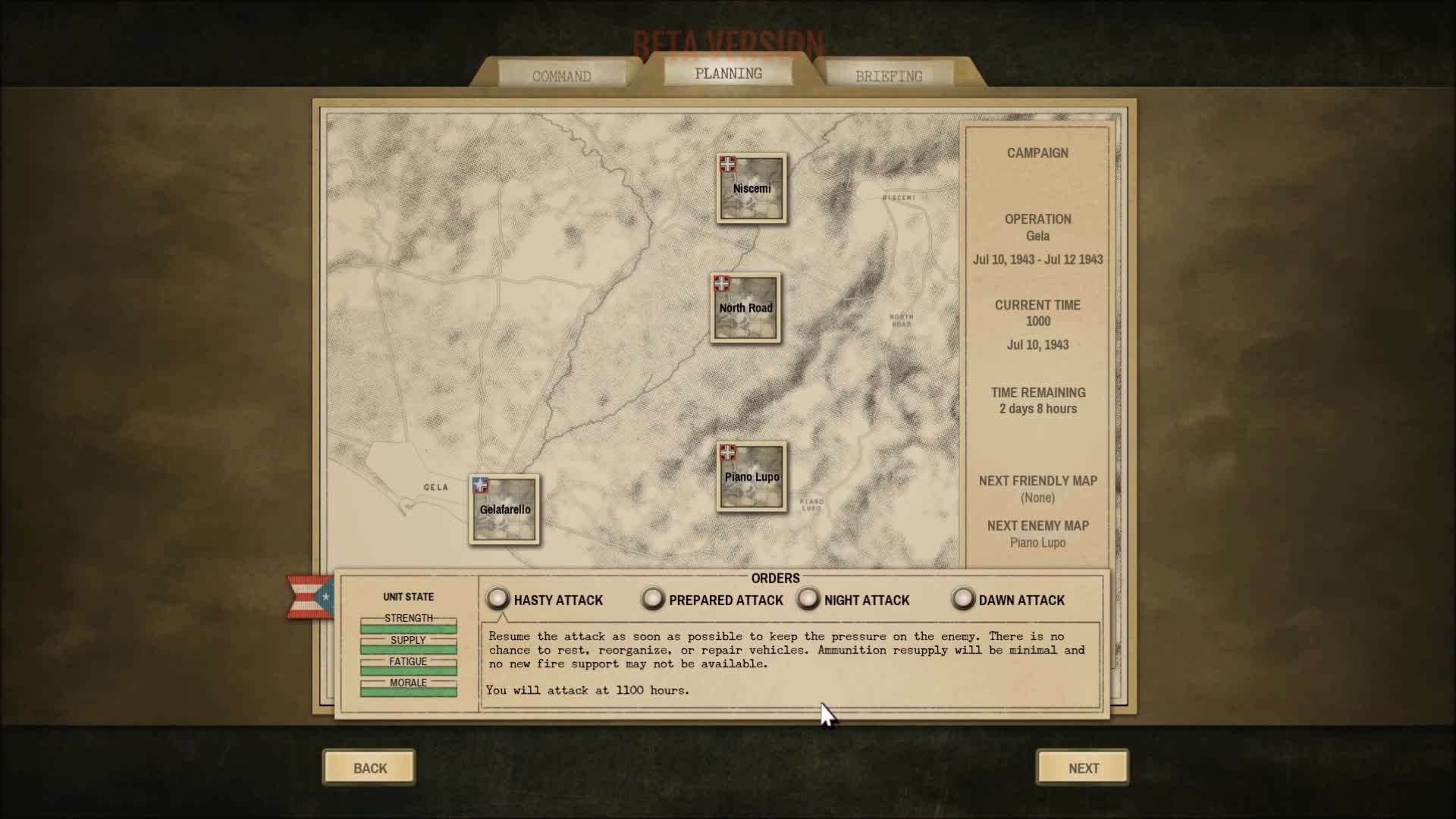Choose the Night Attack order
This screenshot has height=819, width=1456.
[x=808, y=599]
